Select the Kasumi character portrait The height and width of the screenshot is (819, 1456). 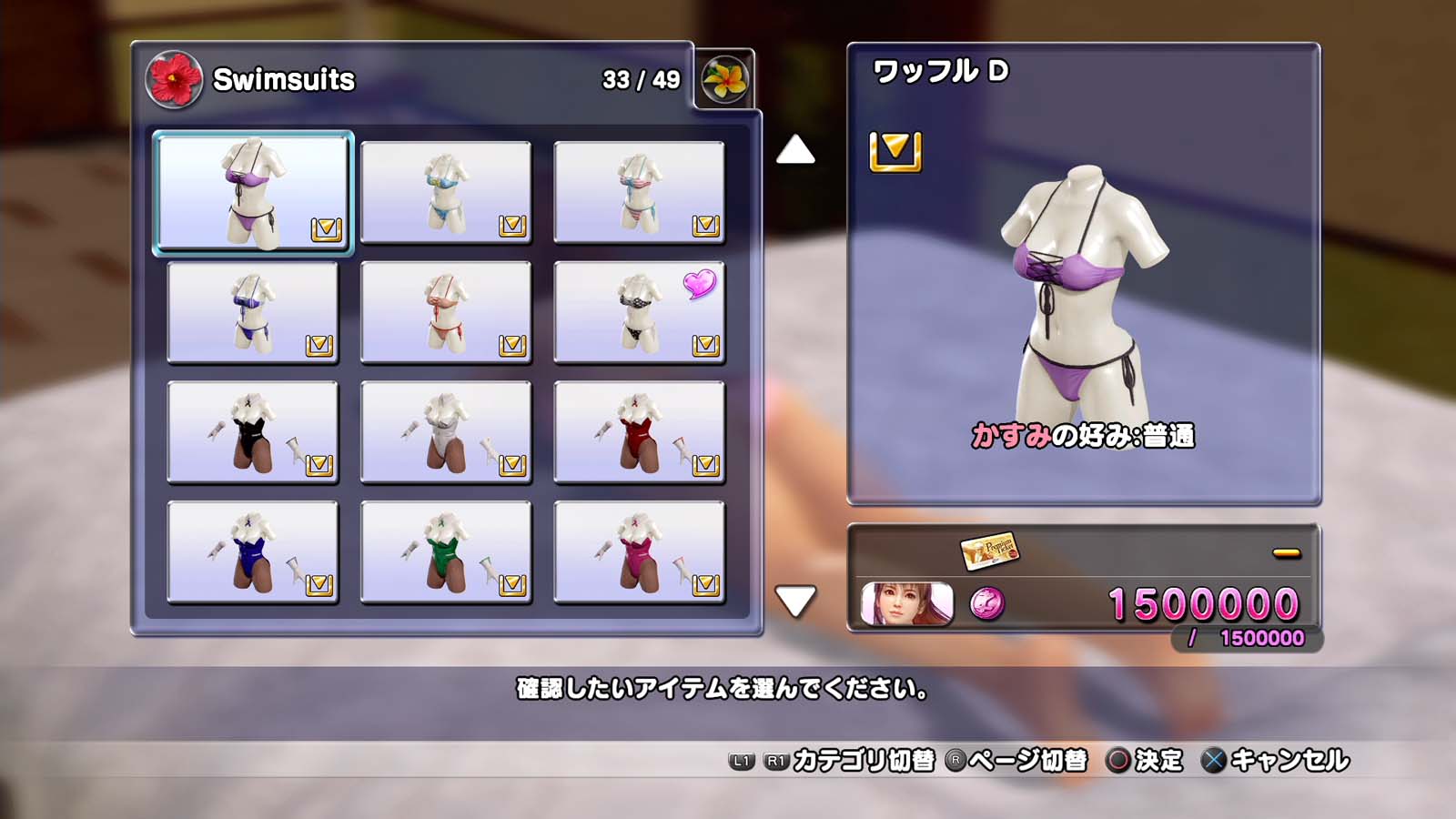click(x=906, y=603)
